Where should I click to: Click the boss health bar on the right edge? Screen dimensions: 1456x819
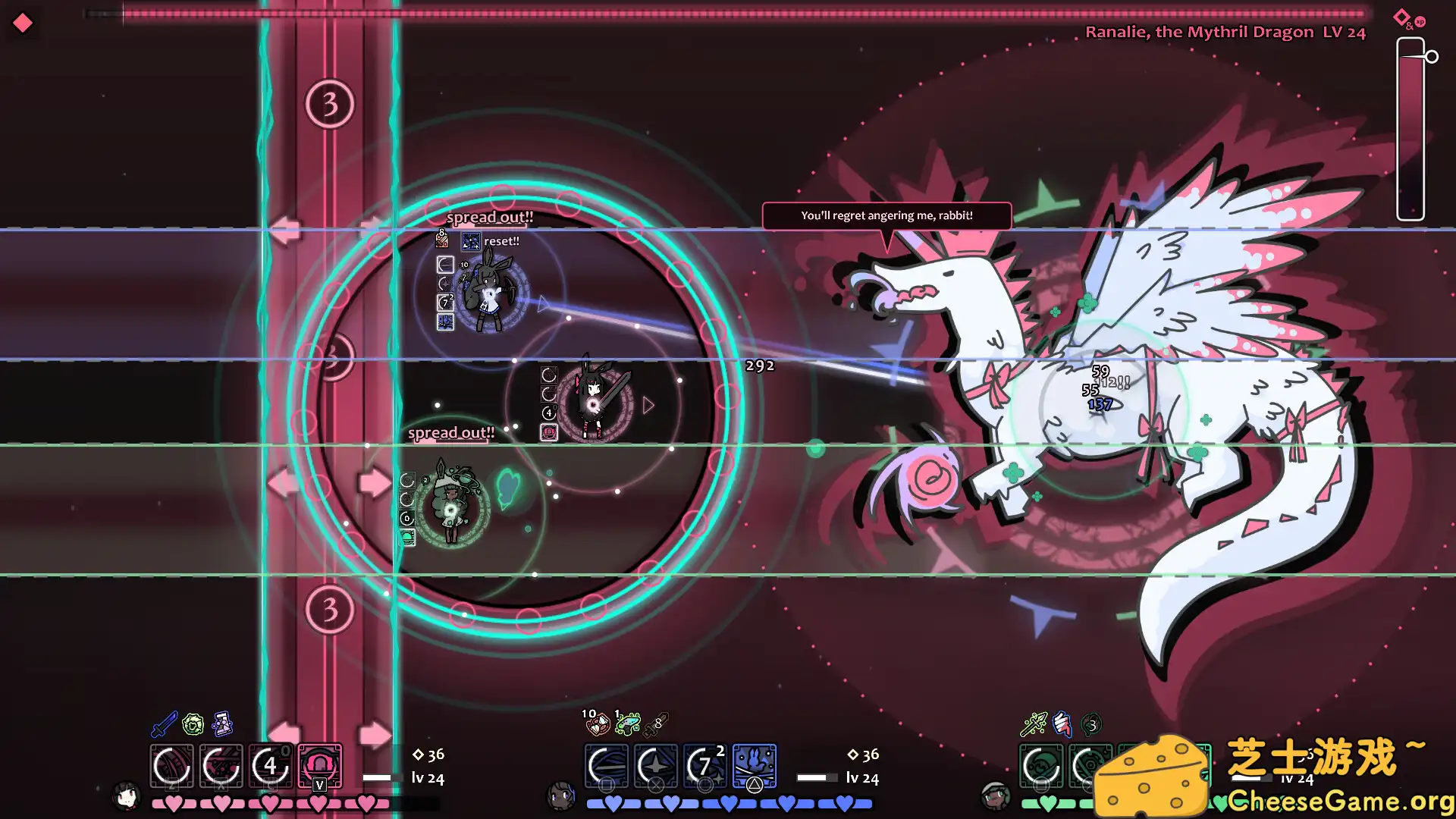coord(1410,129)
